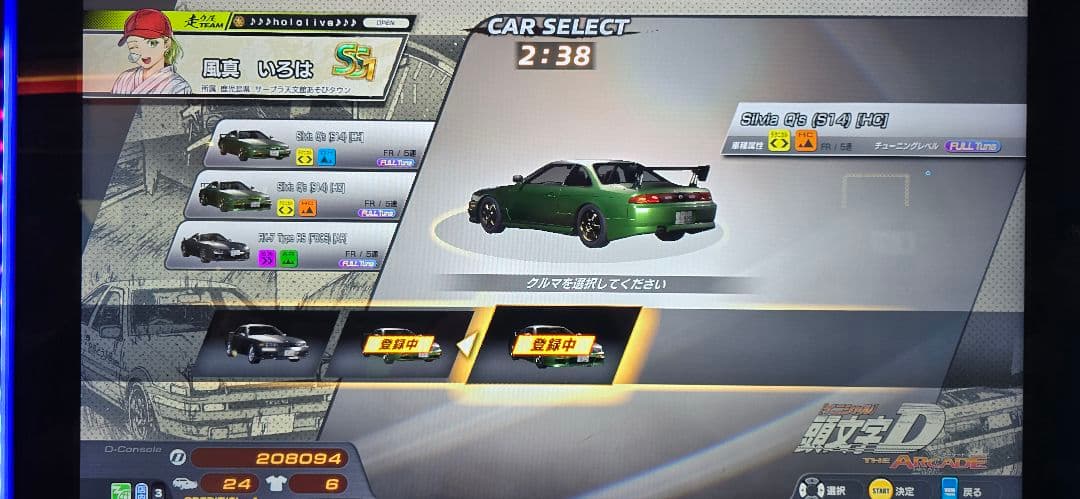Choose the gold-highlighted 登録中 car tile
The width and height of the screenshot is (1080, 499).
[553, 345]
